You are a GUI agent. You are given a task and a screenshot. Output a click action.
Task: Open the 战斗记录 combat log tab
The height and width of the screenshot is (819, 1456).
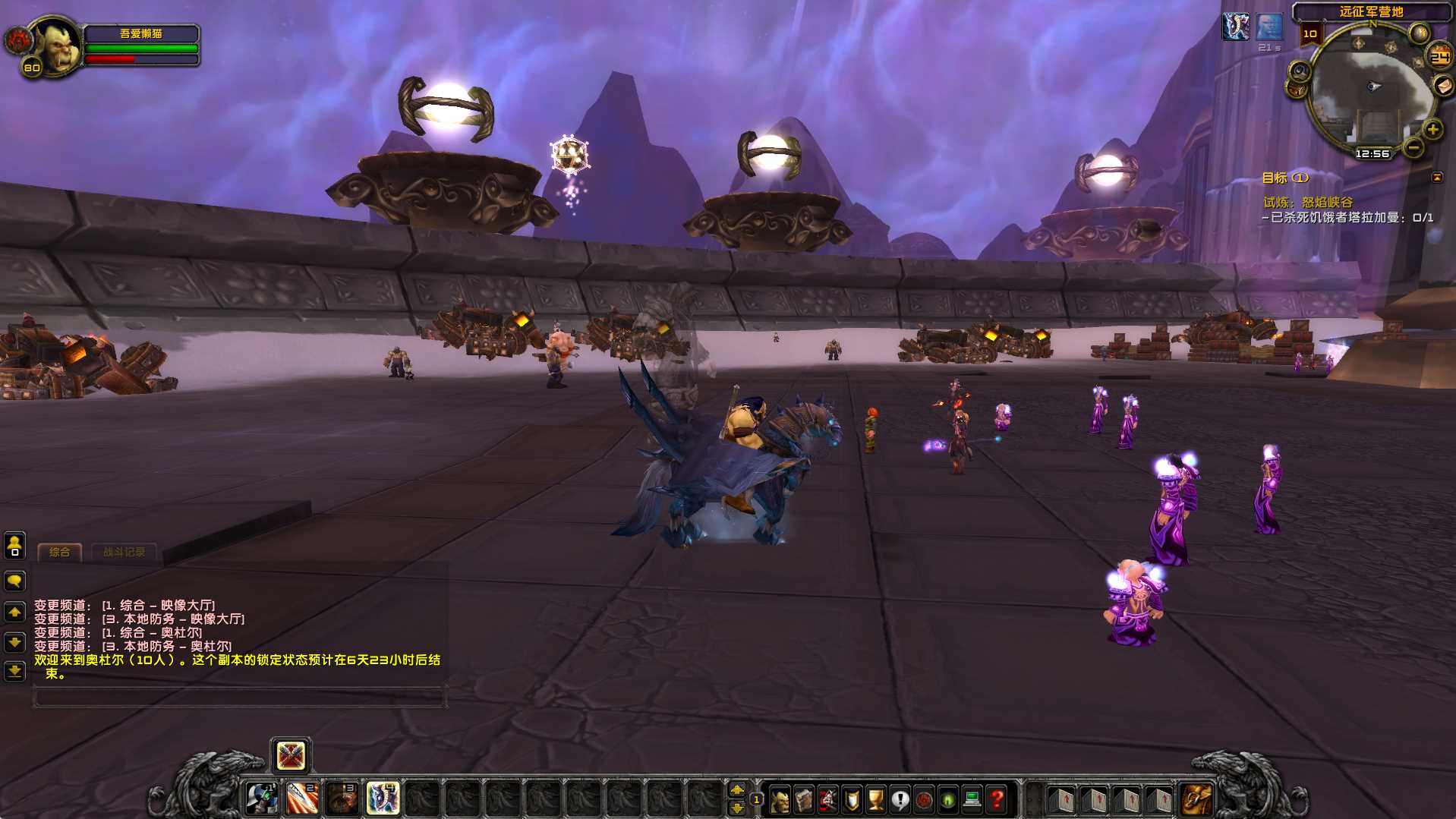click(x=124, y=552)
